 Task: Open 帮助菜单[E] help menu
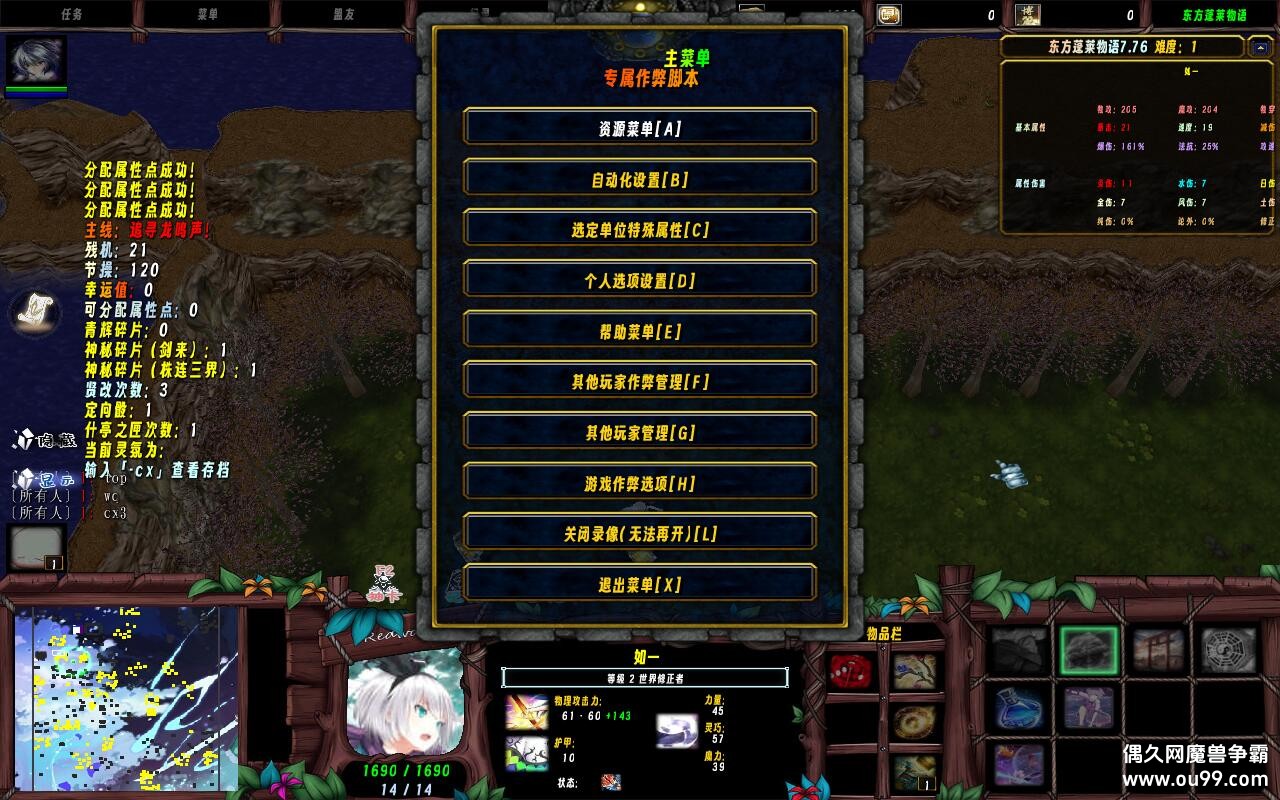(x=638, y=330)
